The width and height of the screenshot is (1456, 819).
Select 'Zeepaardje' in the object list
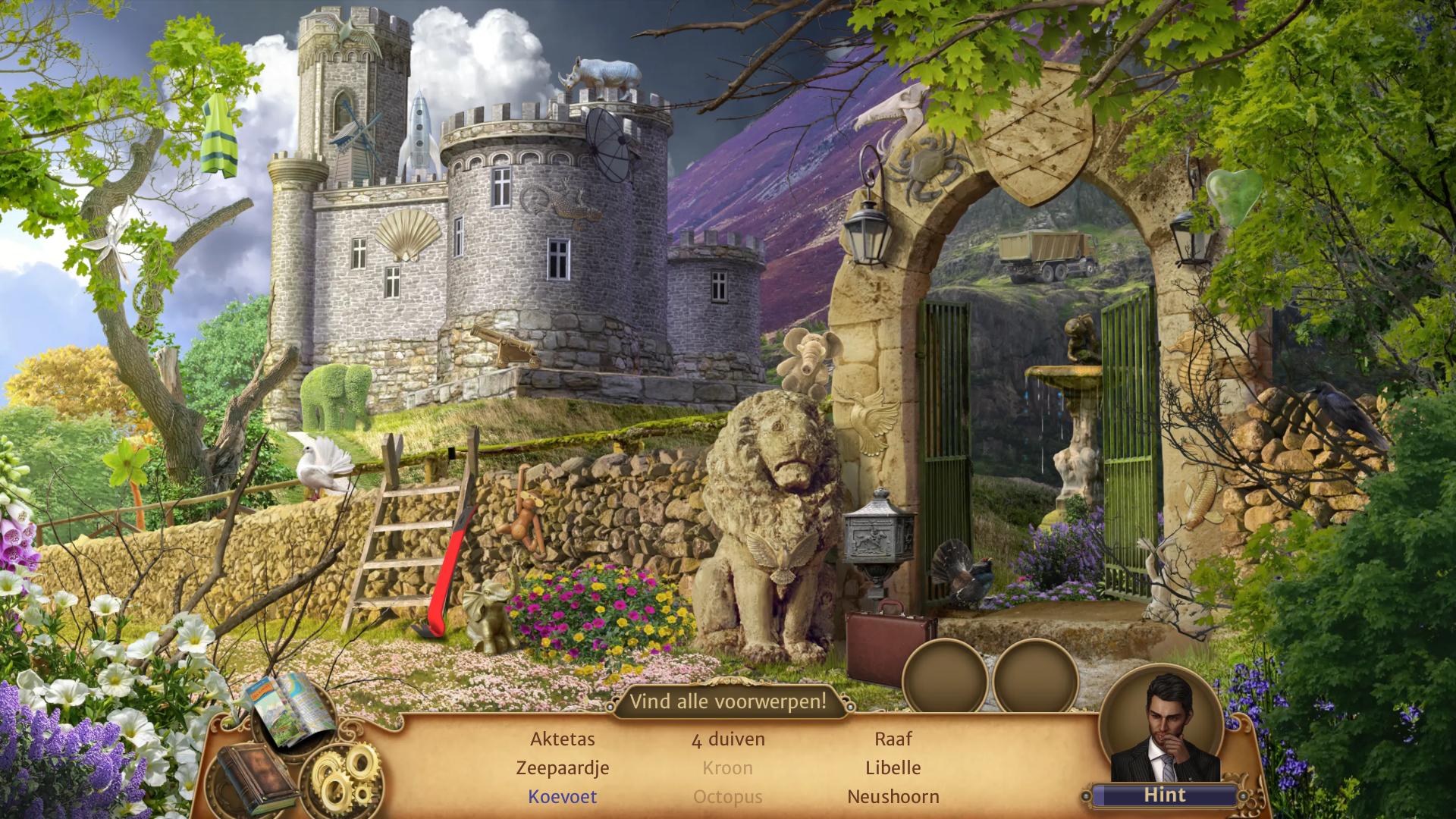[563, 768]
